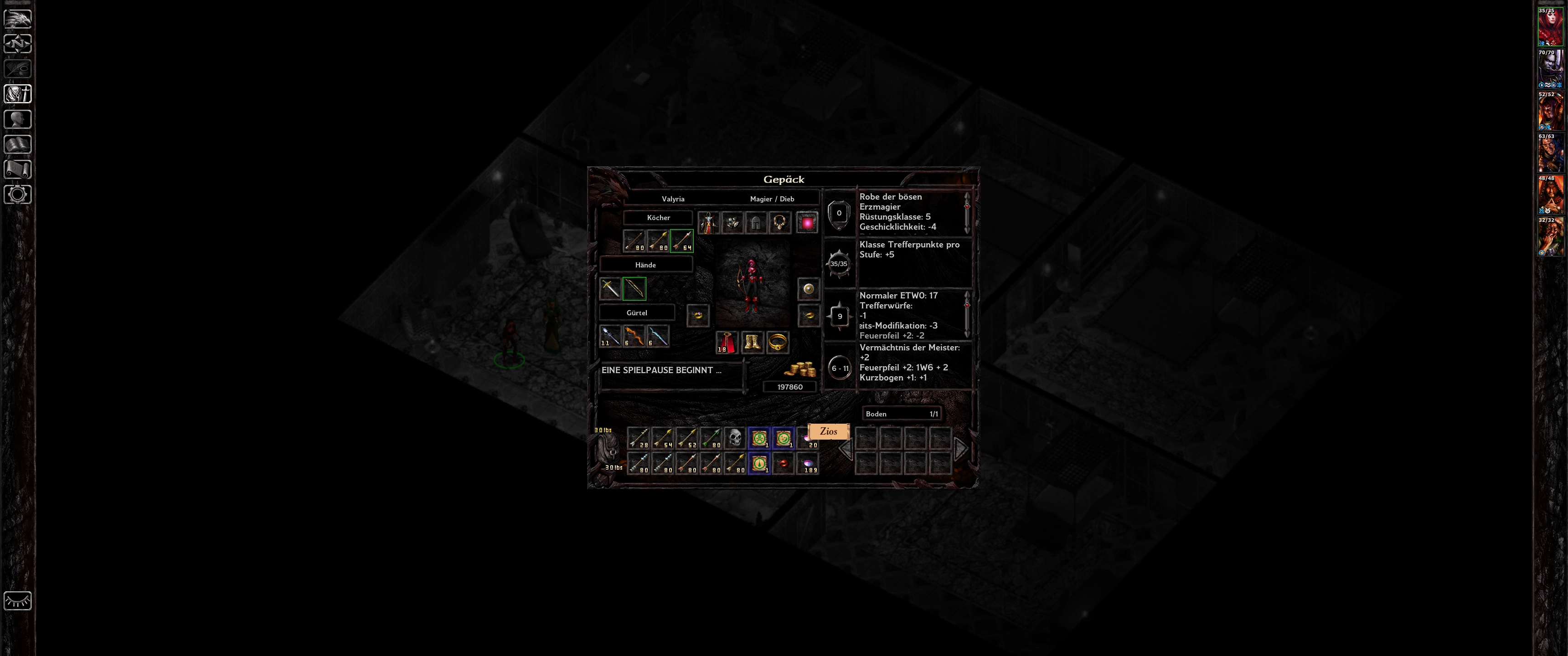This screenshot has height=656, width=1568.
Task: Show next ground items page arrow
Action: point(960,449)
